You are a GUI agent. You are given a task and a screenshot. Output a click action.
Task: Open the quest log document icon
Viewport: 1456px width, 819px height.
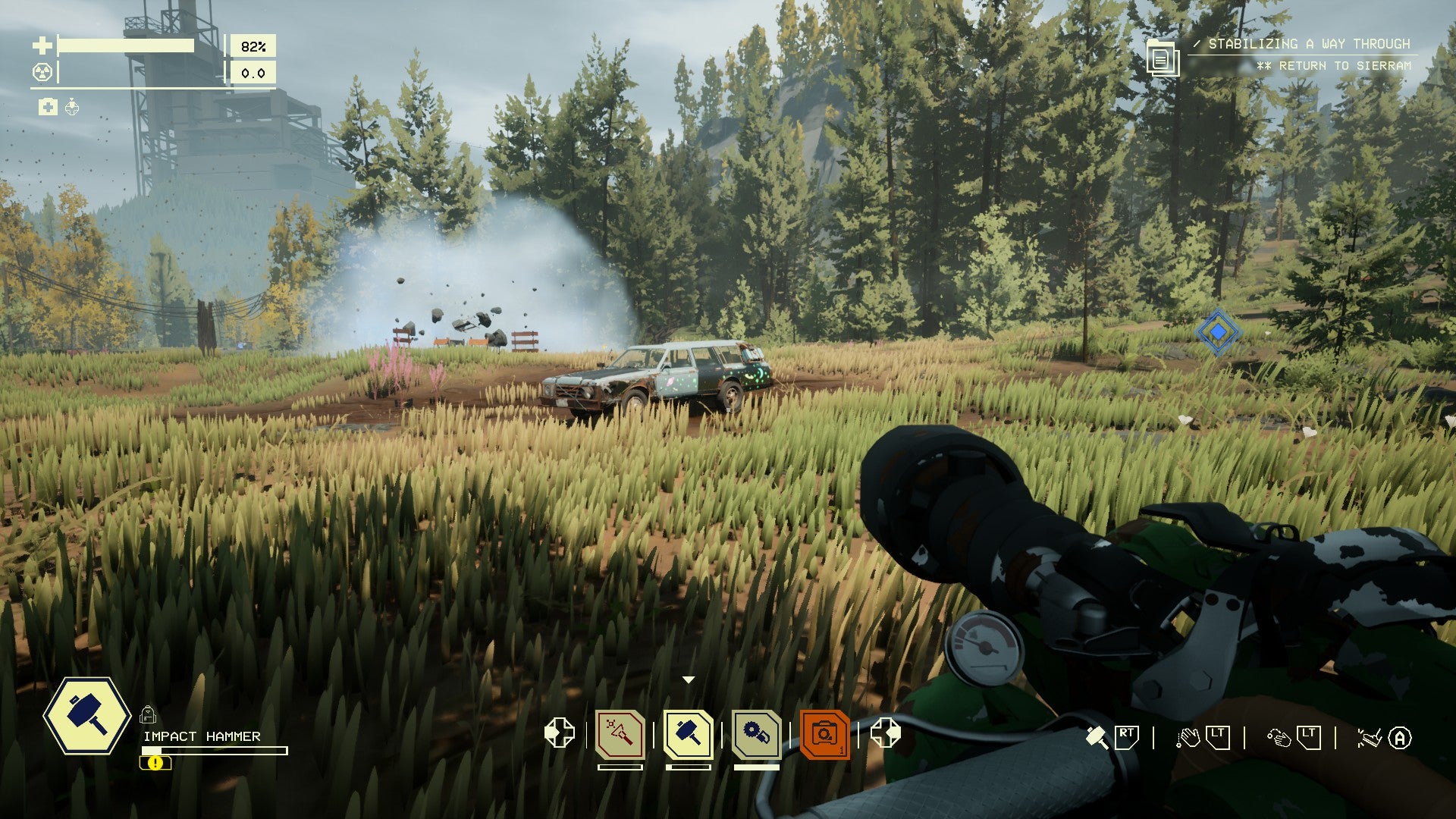1162,58
